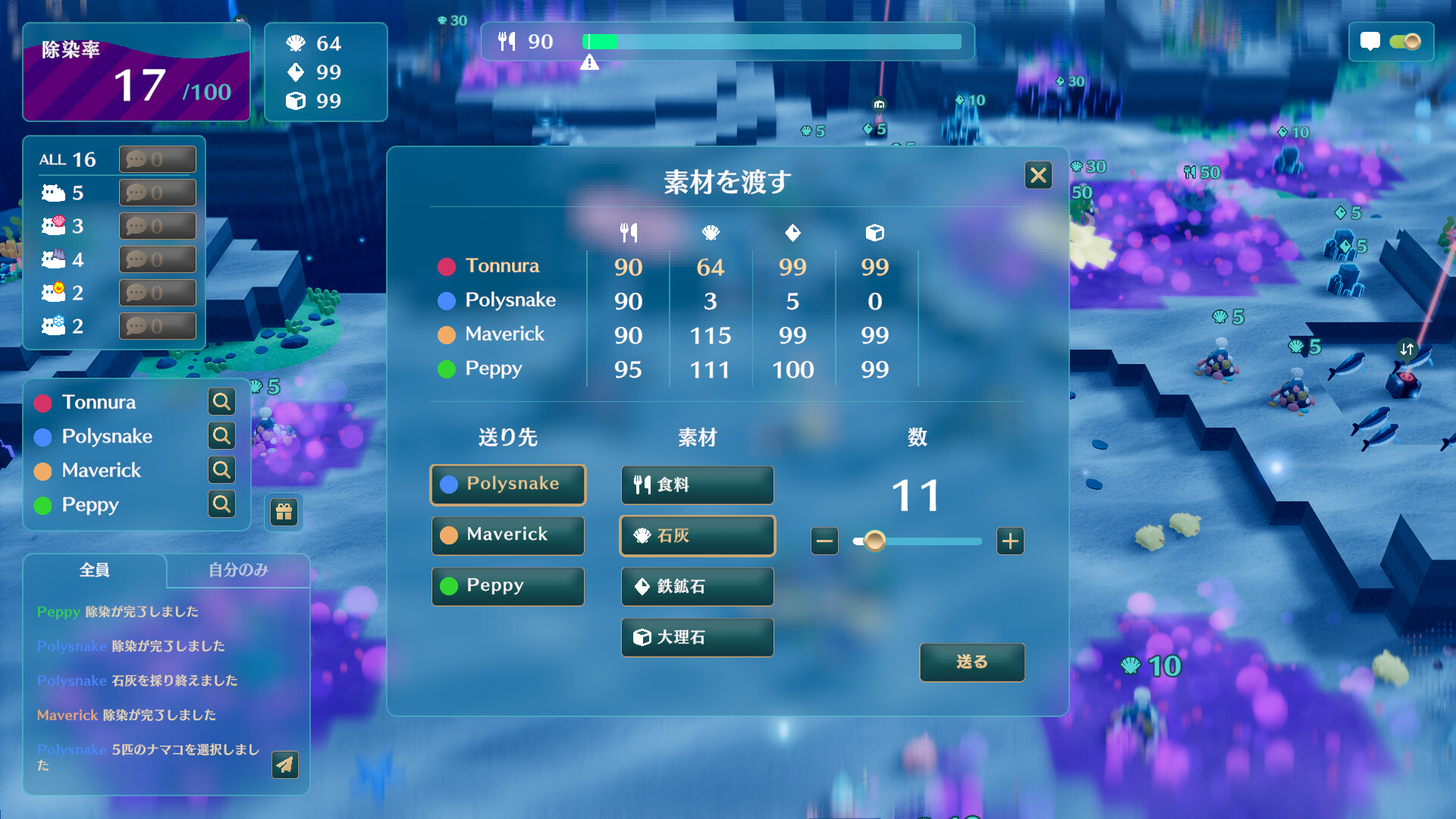Select Polysnake as the 送り先 recipient
Screen dimensions: 1456x819
pyautogui.click(x=507, y=485)
